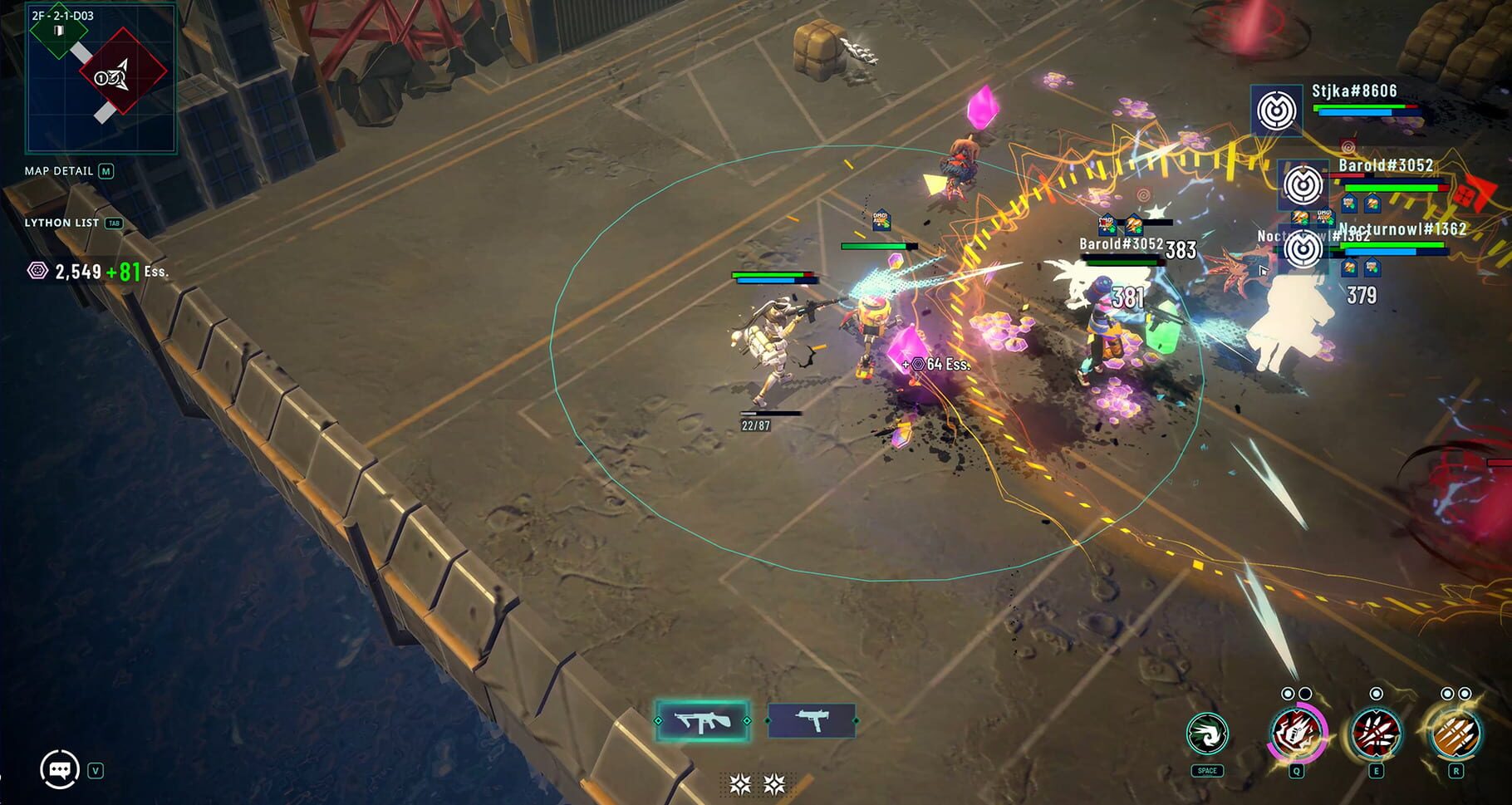The height and width of the screenshot is (805, 1512).
Task: Expand the green diamond room node on minimap
Action: (60, 30)
